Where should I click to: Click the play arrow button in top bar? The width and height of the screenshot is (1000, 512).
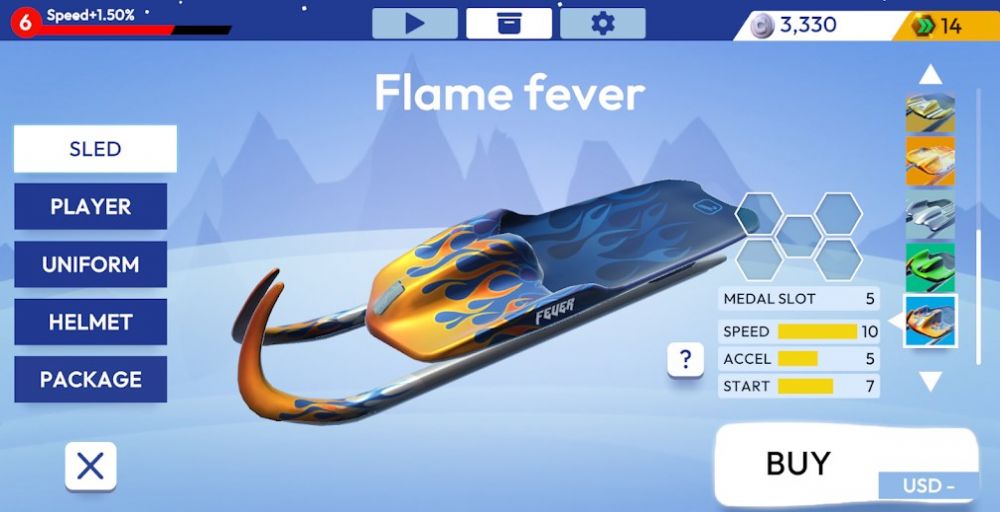tap(415, 23)
